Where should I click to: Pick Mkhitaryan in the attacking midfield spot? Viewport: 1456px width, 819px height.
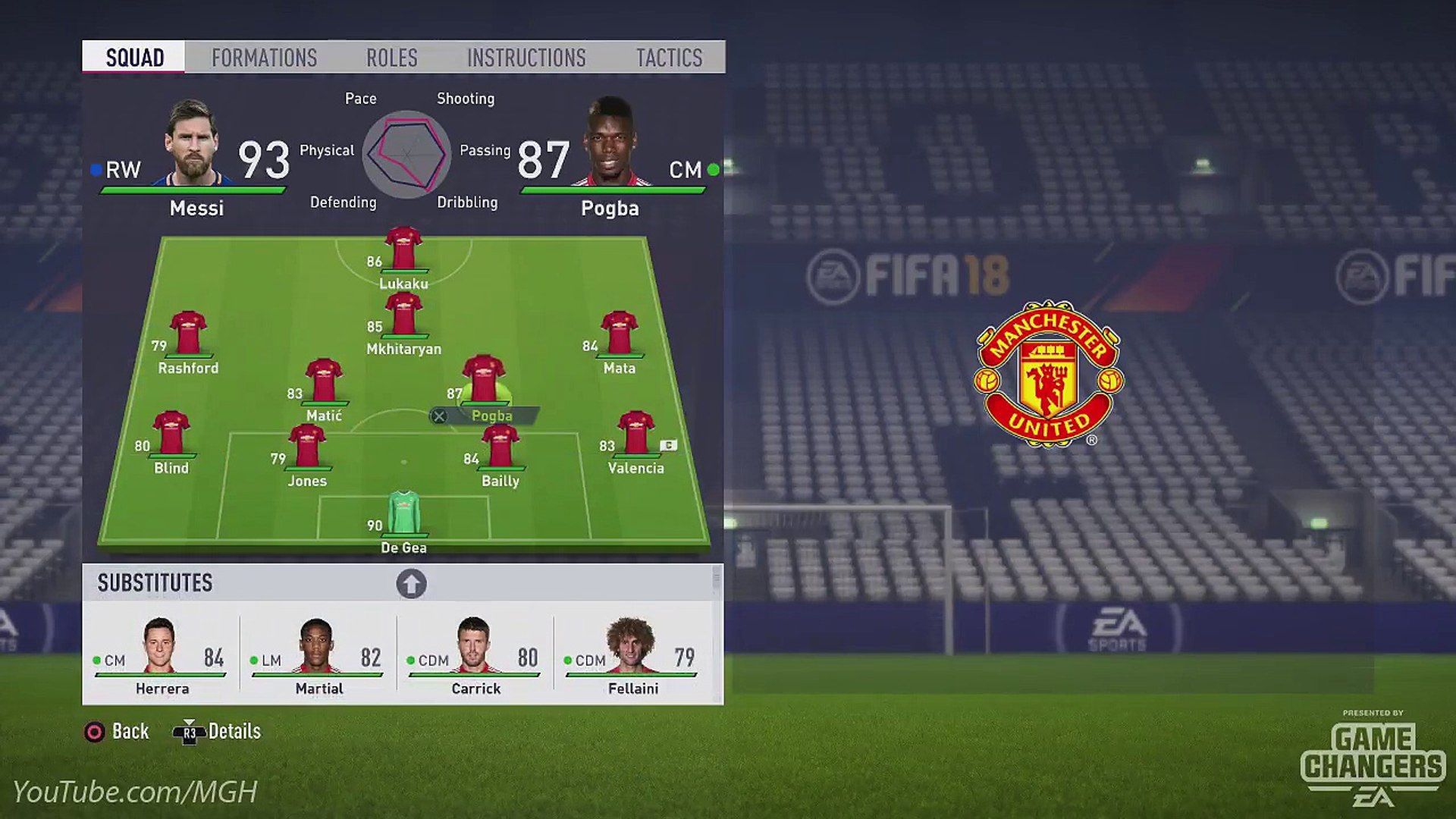coord(403,315)
